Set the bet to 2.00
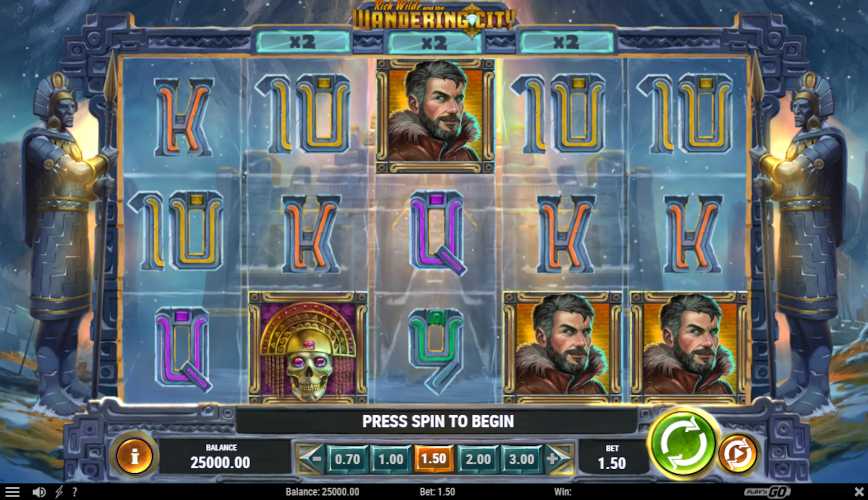The image size is (868, 500). tap(476, 459)
